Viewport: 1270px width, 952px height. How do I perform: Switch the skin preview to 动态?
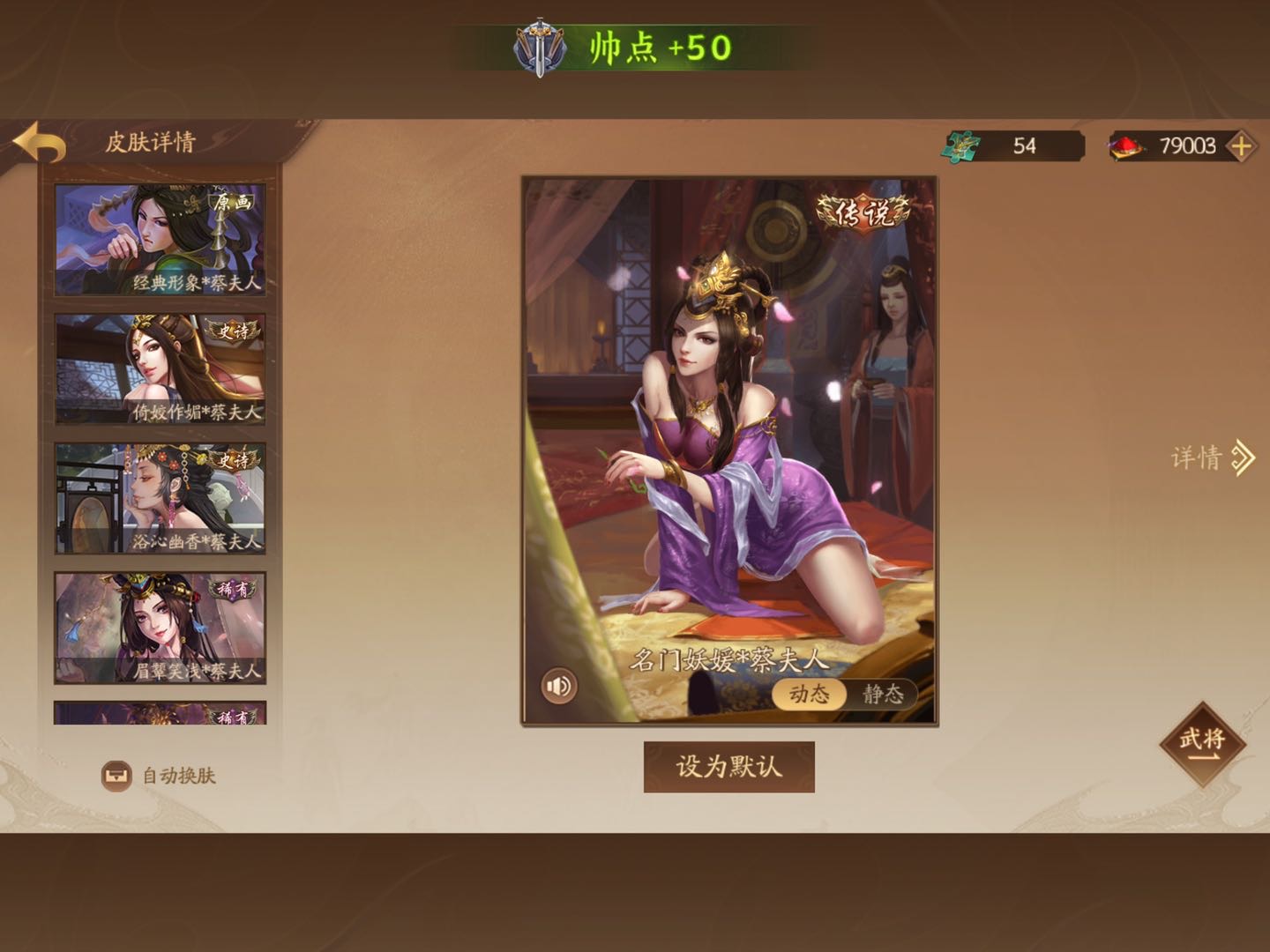(x=809, y=694)
